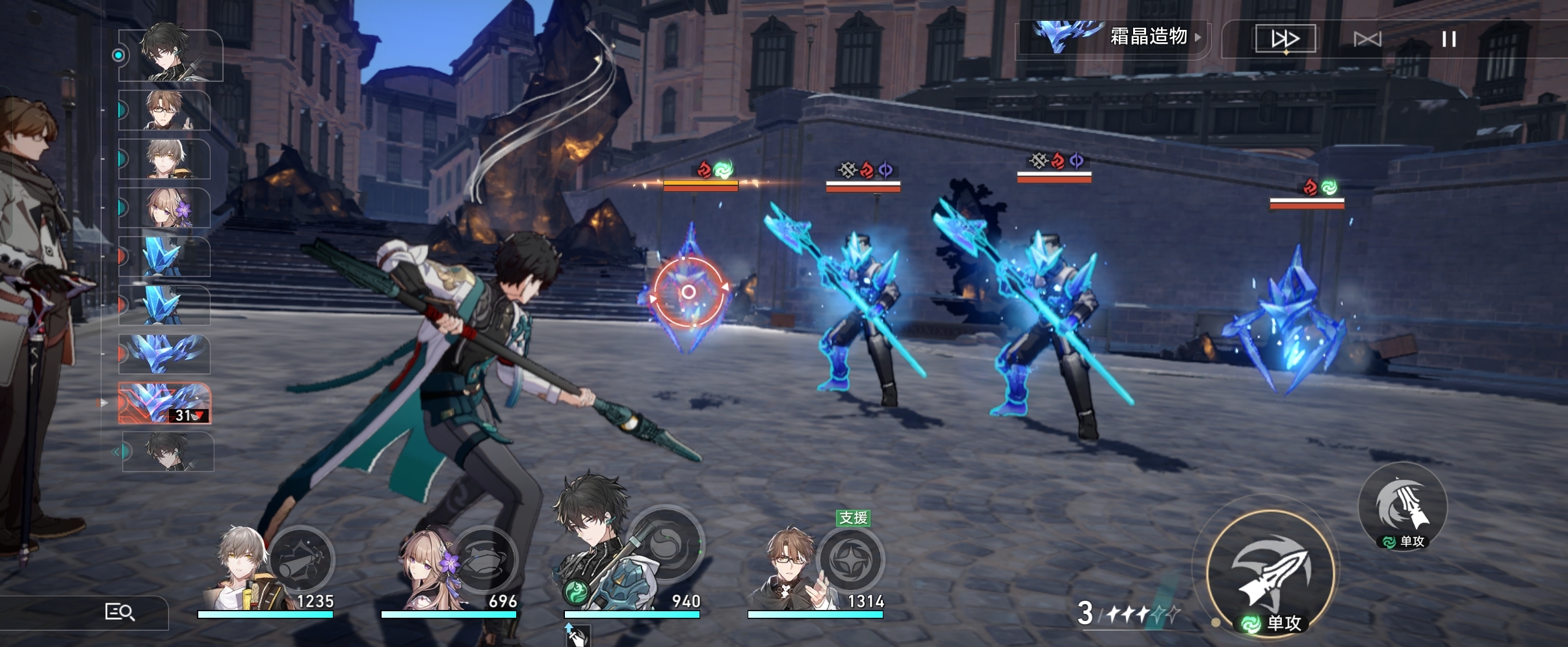
Task: Select the purple-flower girl's turn-order portrait
Action: [165, 207]
